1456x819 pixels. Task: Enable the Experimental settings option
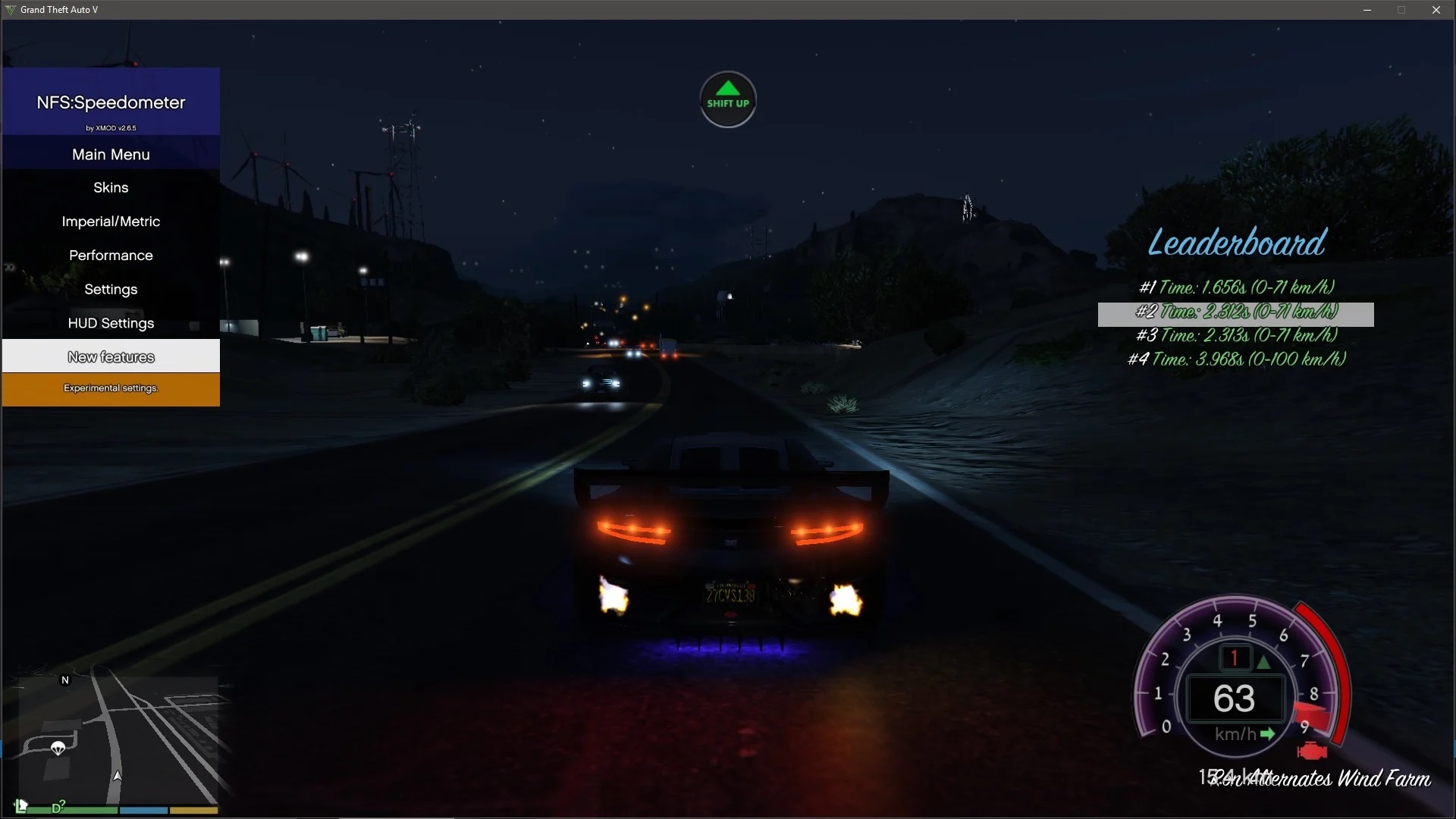(110, 388)
